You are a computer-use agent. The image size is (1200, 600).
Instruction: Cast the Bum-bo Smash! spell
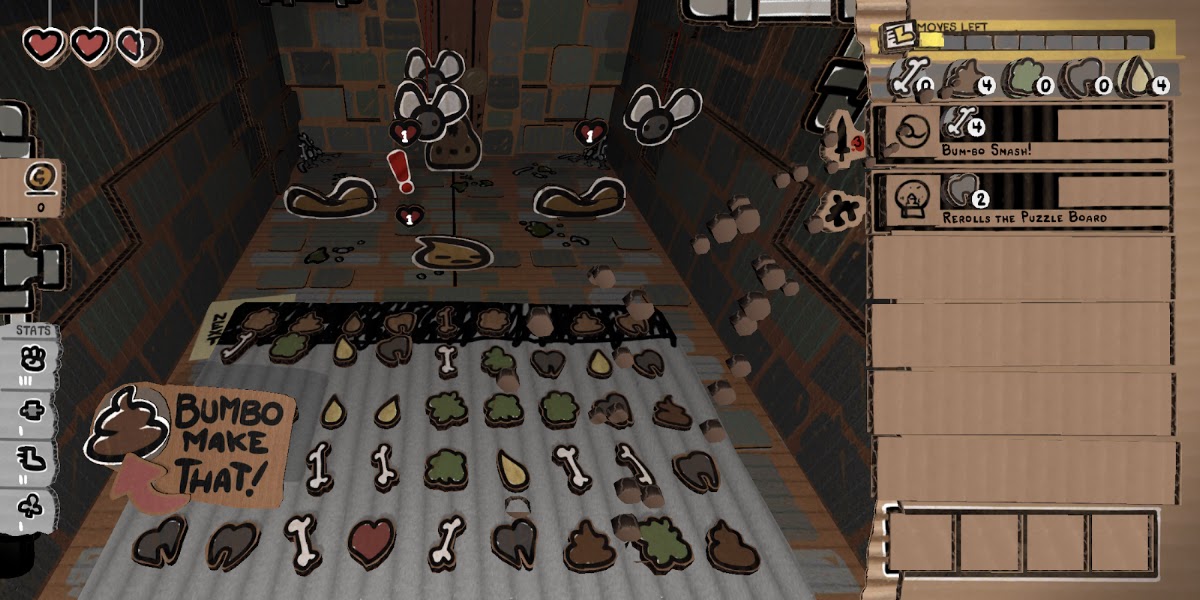1020,132
